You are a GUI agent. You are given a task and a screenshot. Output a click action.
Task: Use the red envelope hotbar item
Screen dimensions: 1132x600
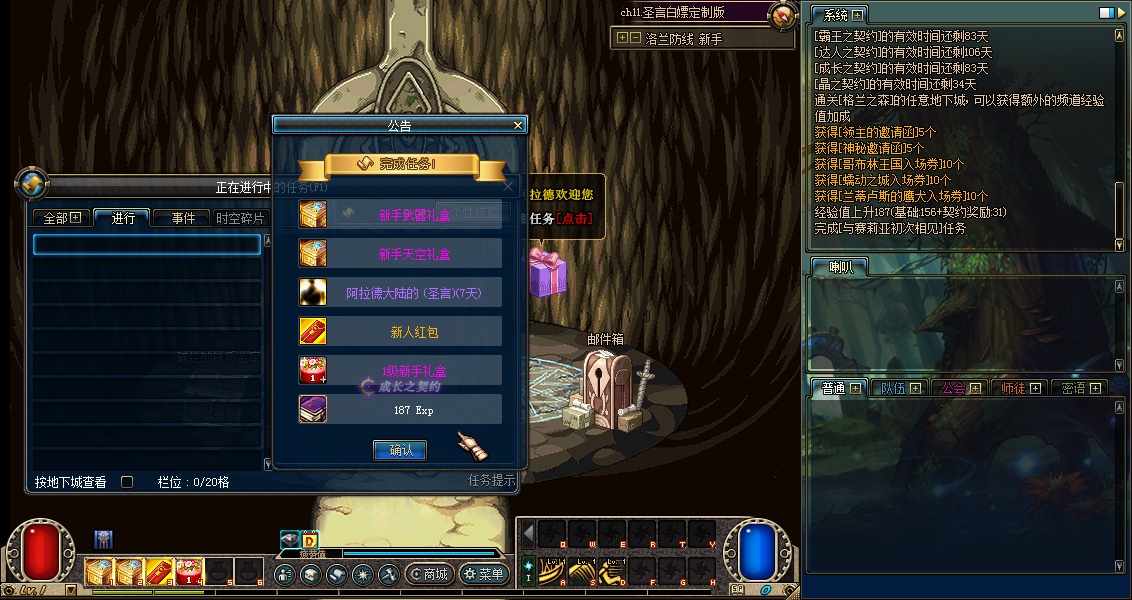point(161,572)
